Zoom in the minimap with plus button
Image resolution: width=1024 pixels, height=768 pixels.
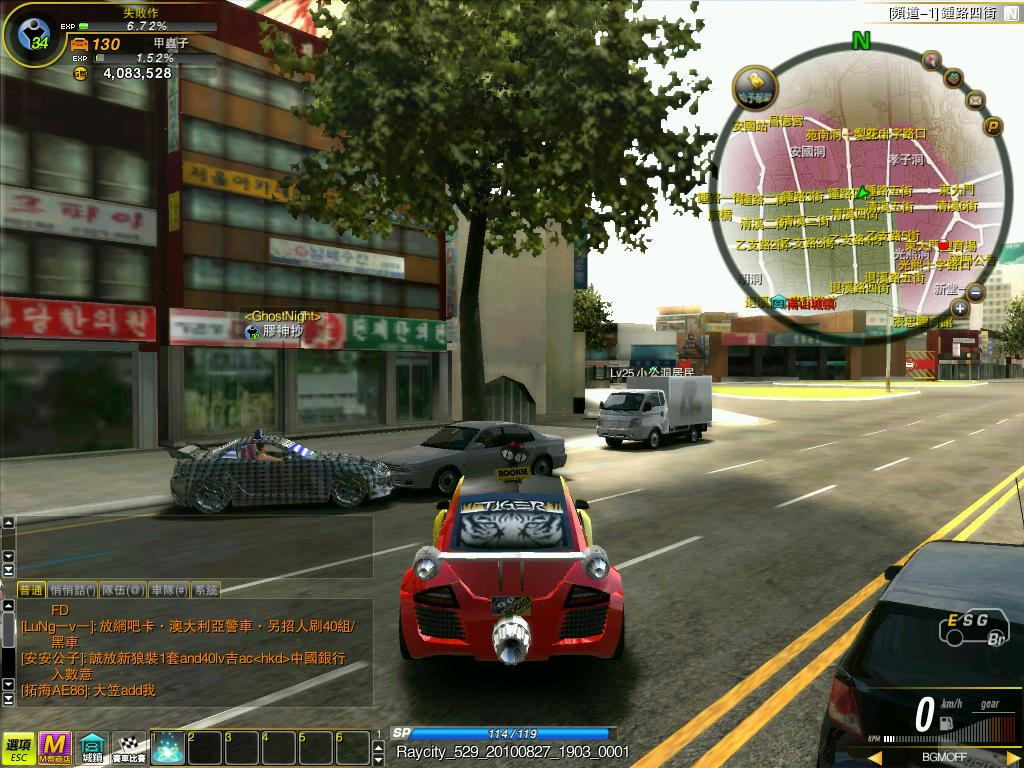pos(960,308)
